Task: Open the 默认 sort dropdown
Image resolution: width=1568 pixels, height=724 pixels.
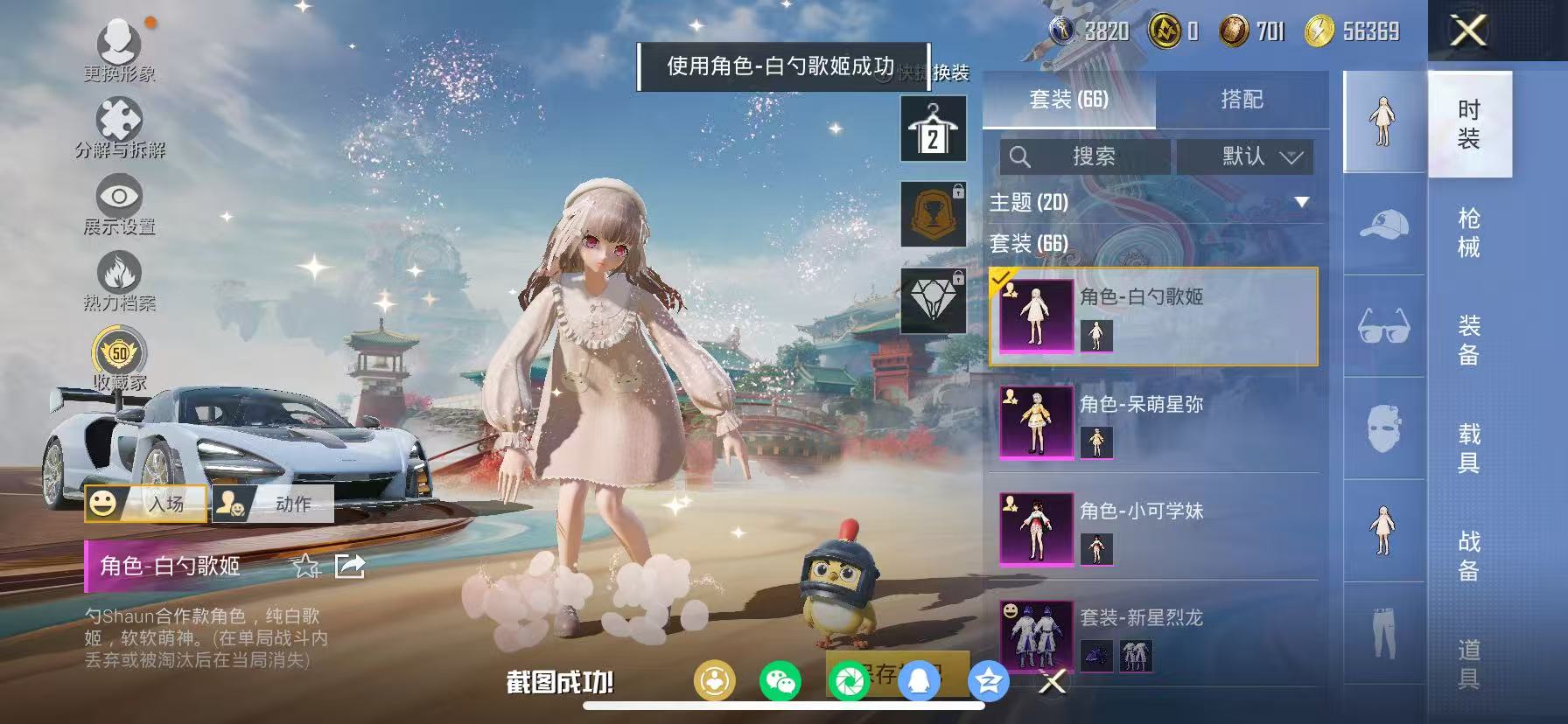Action: pos(1246,157)
